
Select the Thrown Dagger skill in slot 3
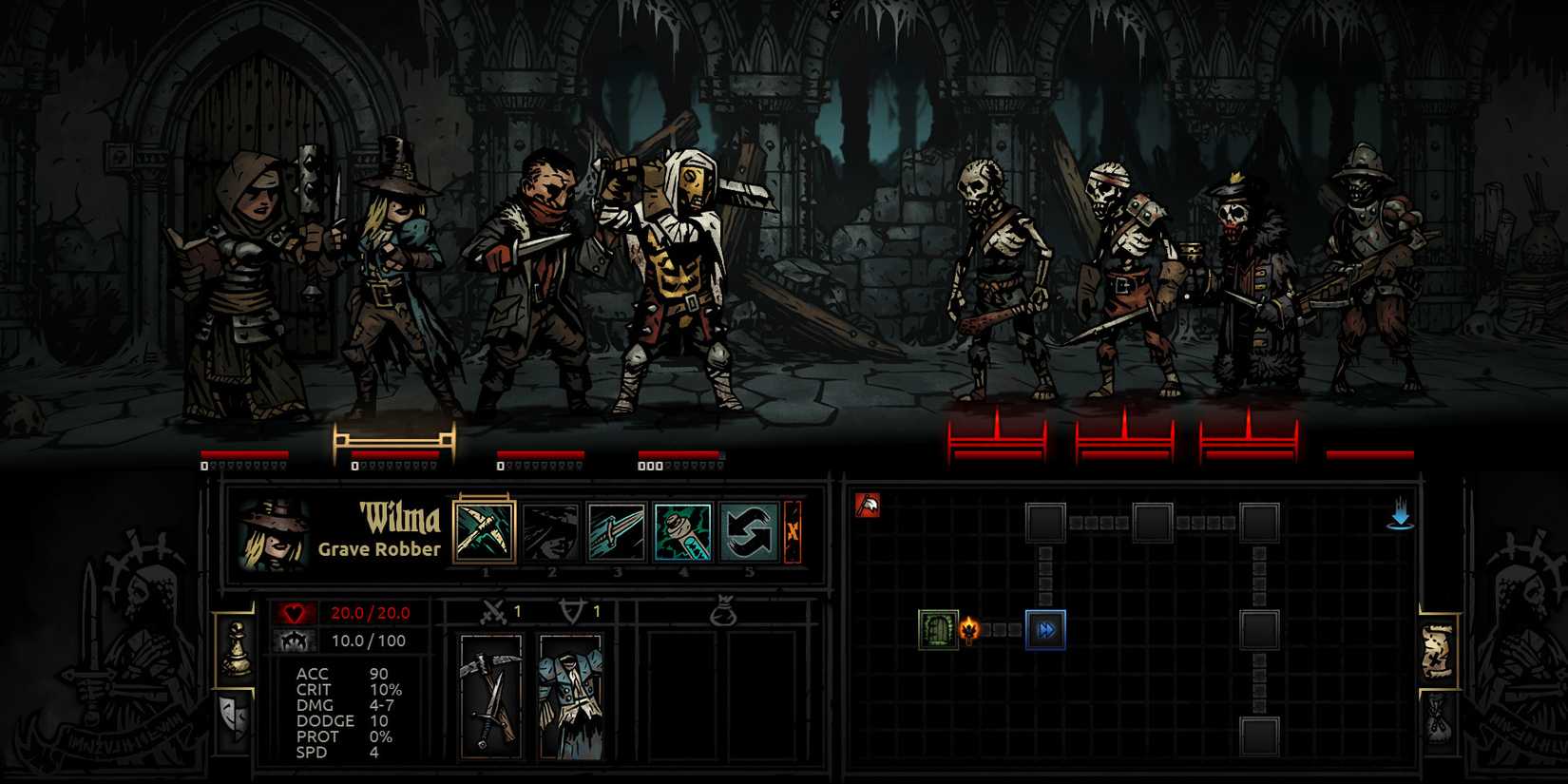619,531
